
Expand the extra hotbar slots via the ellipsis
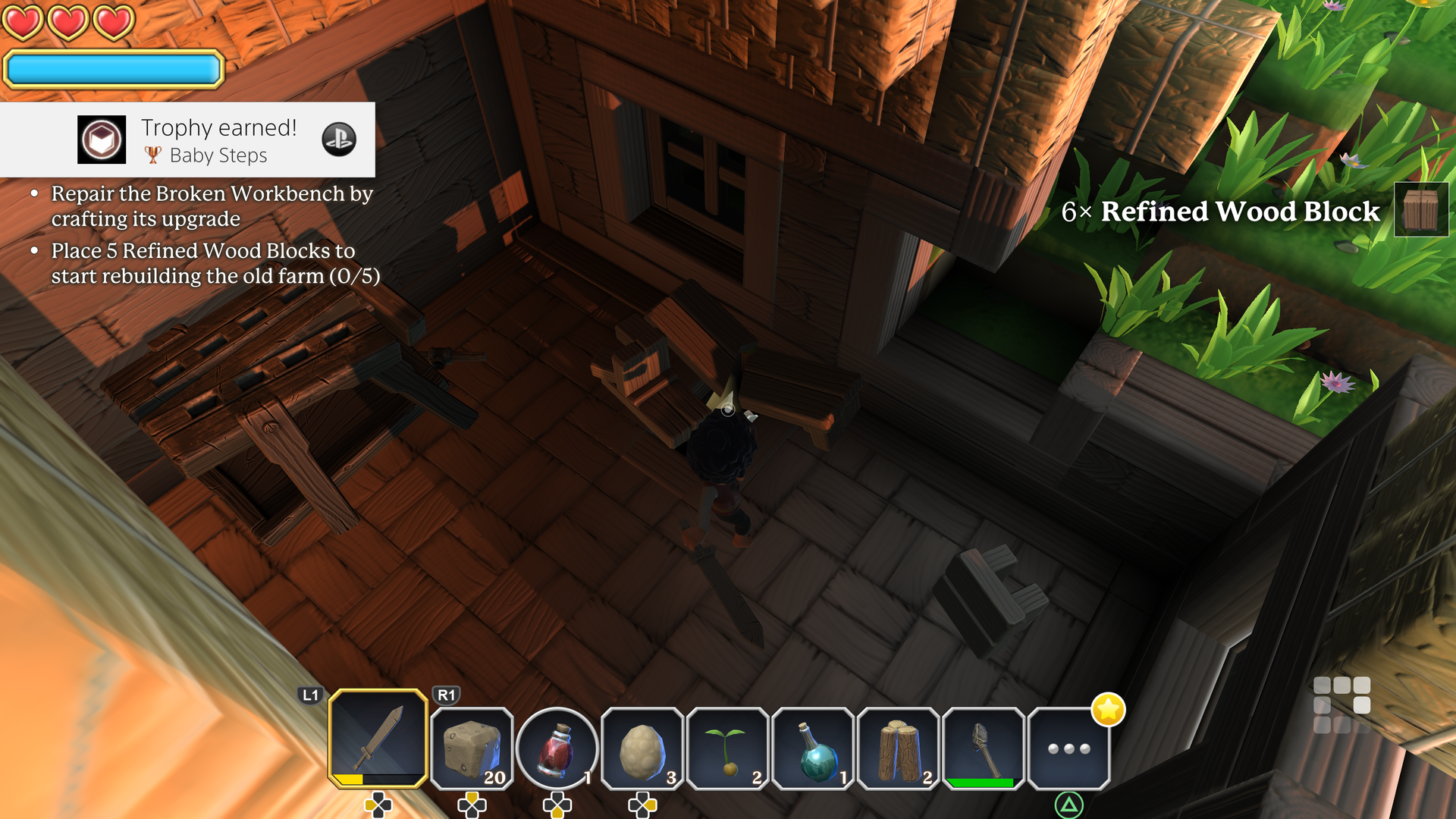[x=1069, y=747]
